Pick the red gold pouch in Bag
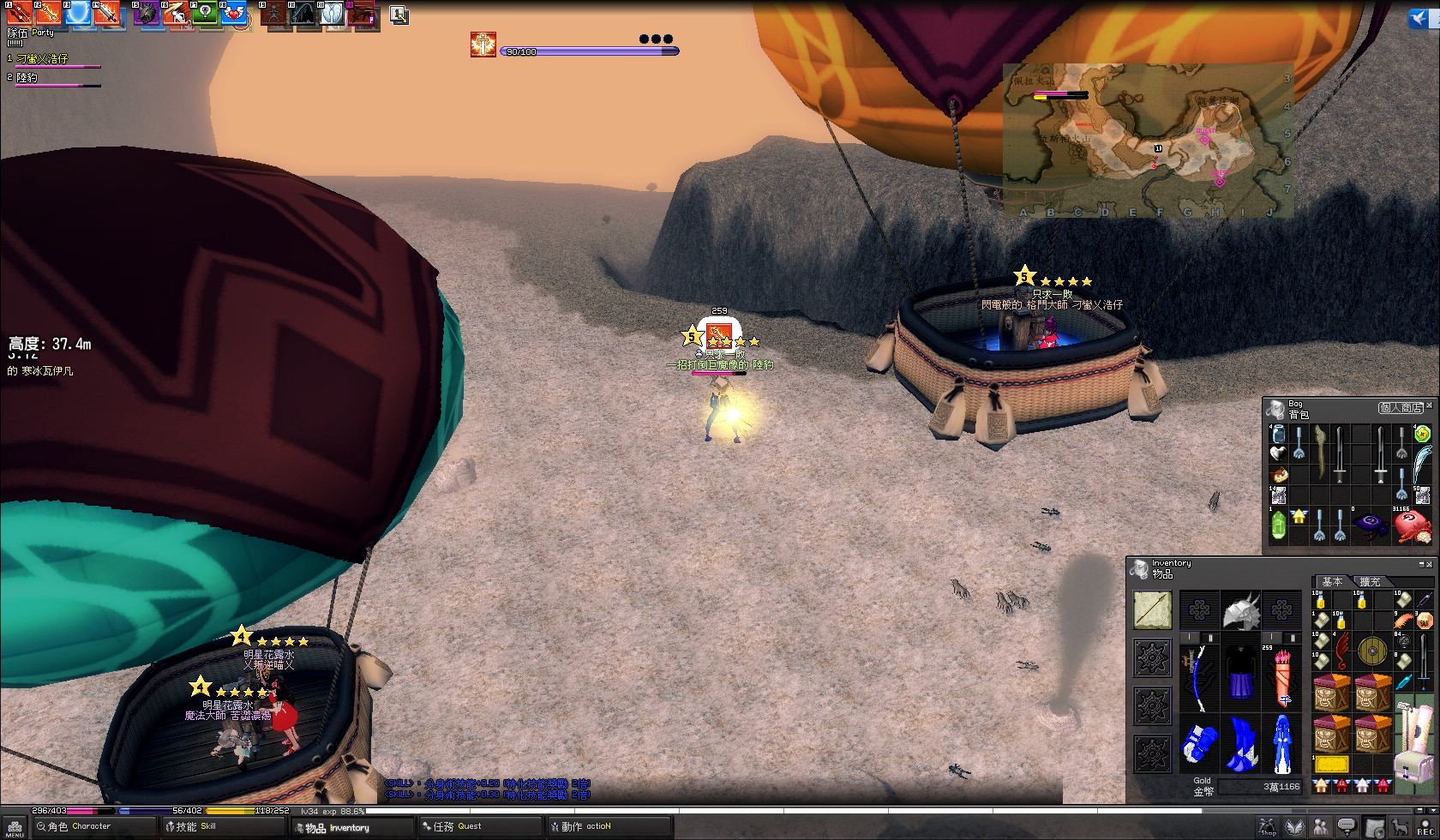 click(x=1411, y=525)
